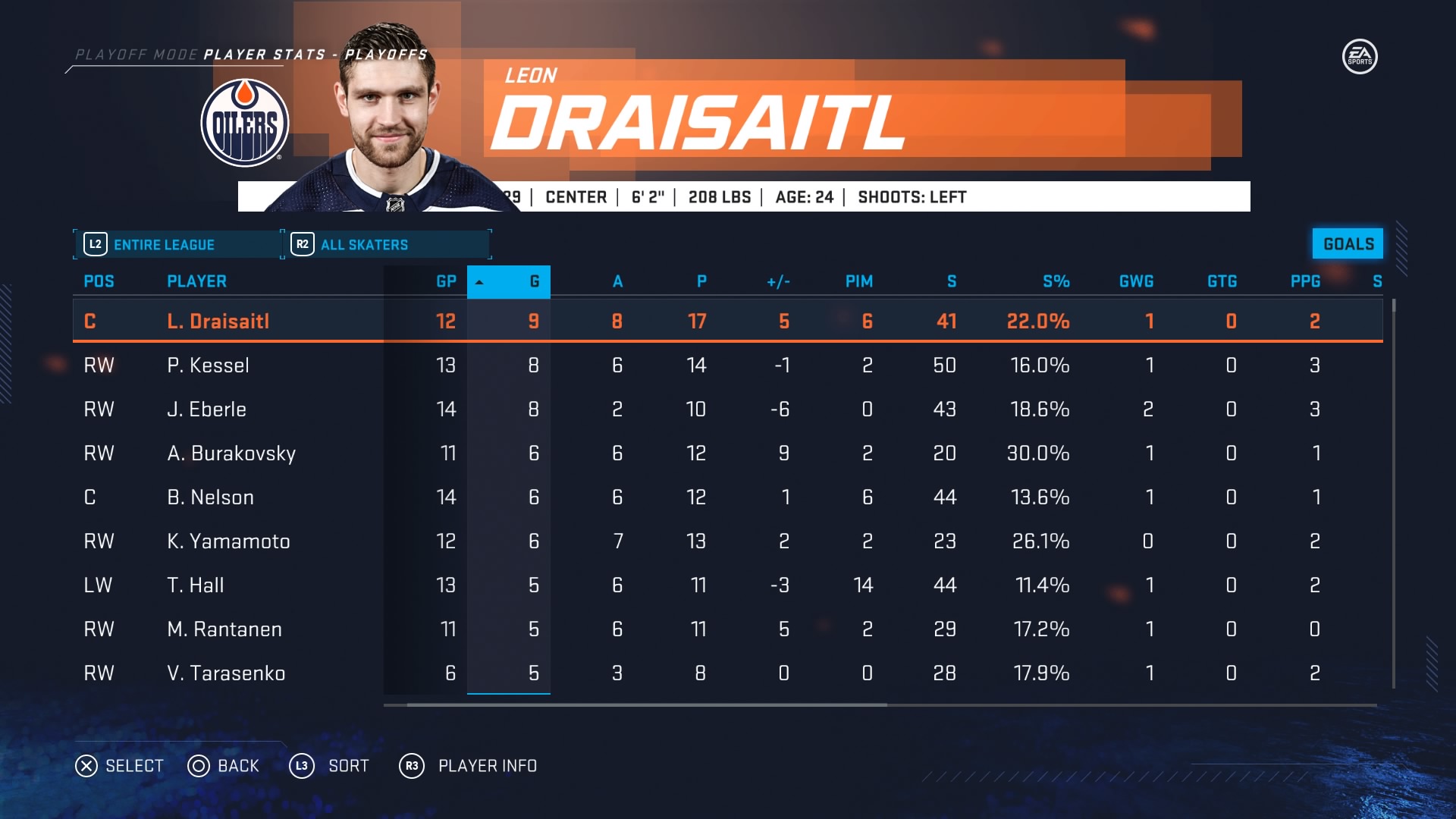Choose J. Eberle in the list

point(206,409)
